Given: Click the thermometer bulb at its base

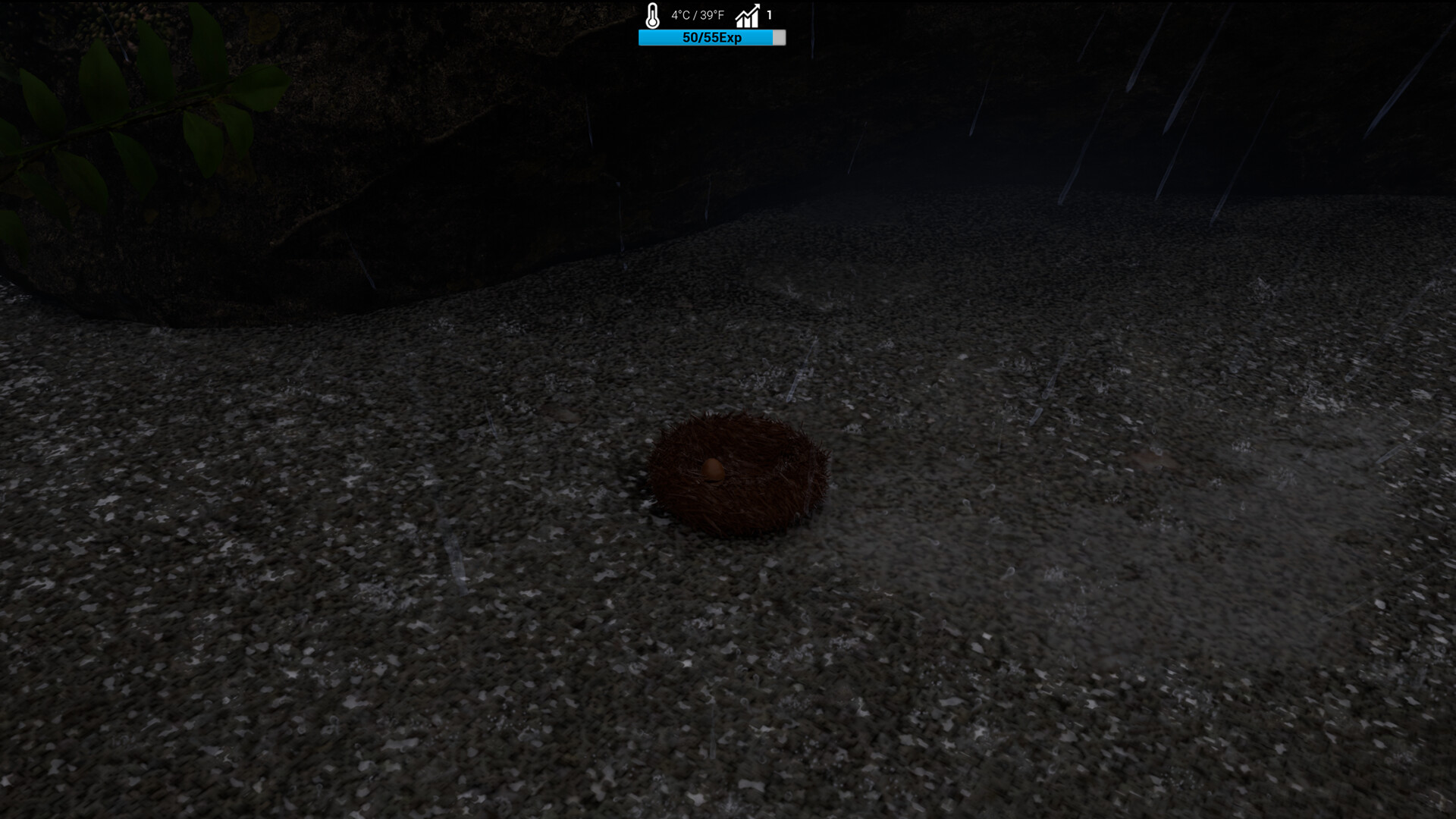Looking at the screenshot, I should pyautogui.click(x=652, y=22).
